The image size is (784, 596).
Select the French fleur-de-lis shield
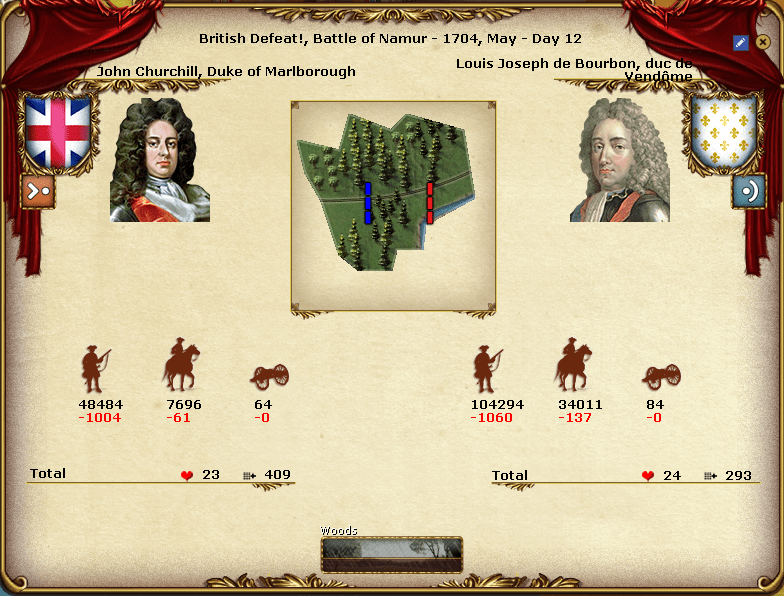tap(724, 132)
